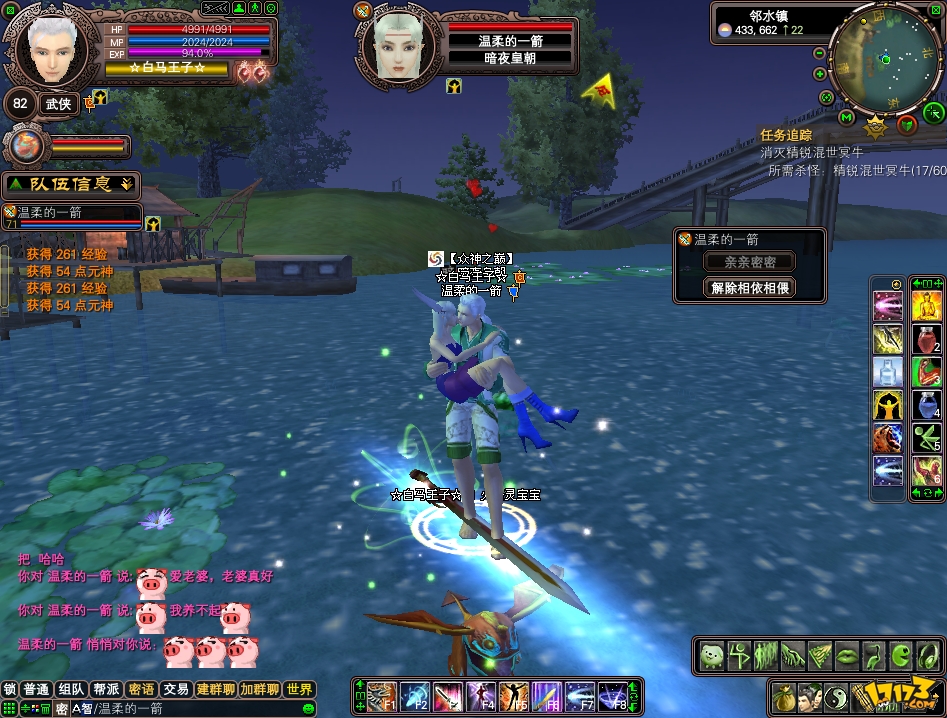Choose 解除相依相偎 to end the embrace

click(749, 288)
